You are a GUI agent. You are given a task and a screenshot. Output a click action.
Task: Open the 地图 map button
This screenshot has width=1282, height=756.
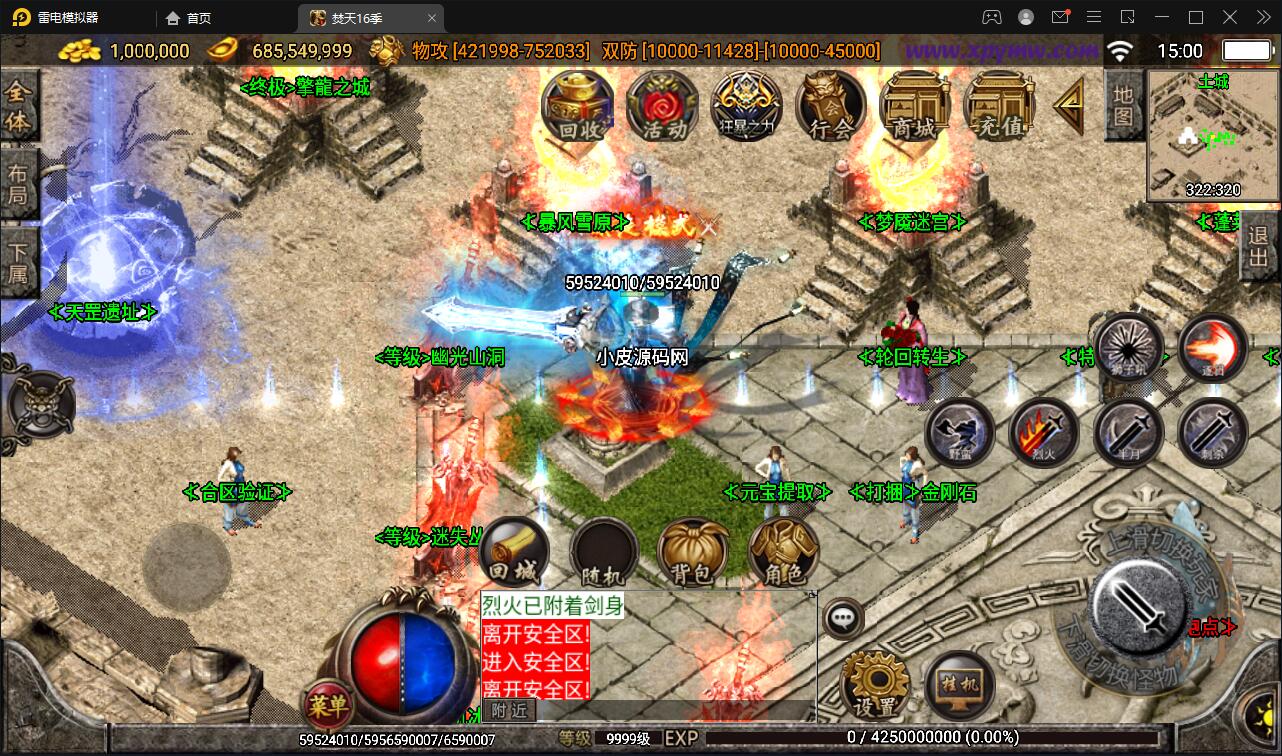click(x=1123, y=106)
